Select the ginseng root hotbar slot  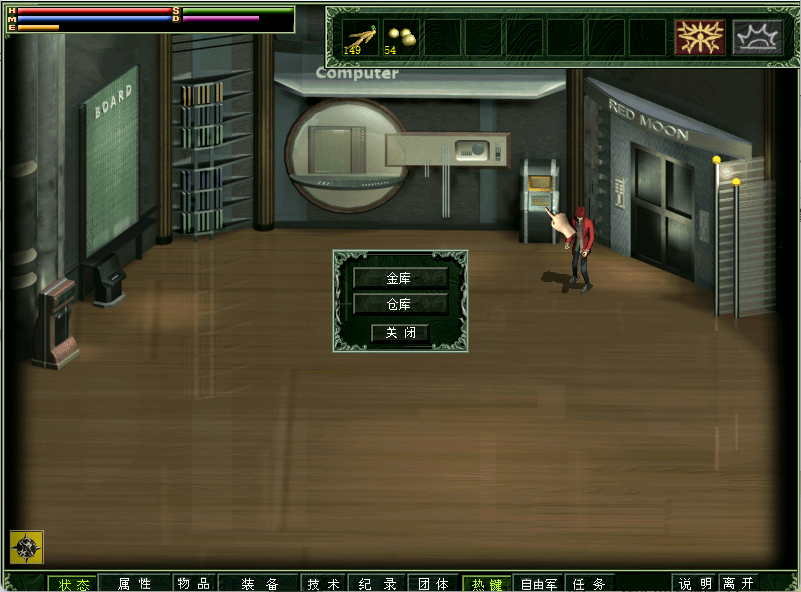(x=361, y=37)
